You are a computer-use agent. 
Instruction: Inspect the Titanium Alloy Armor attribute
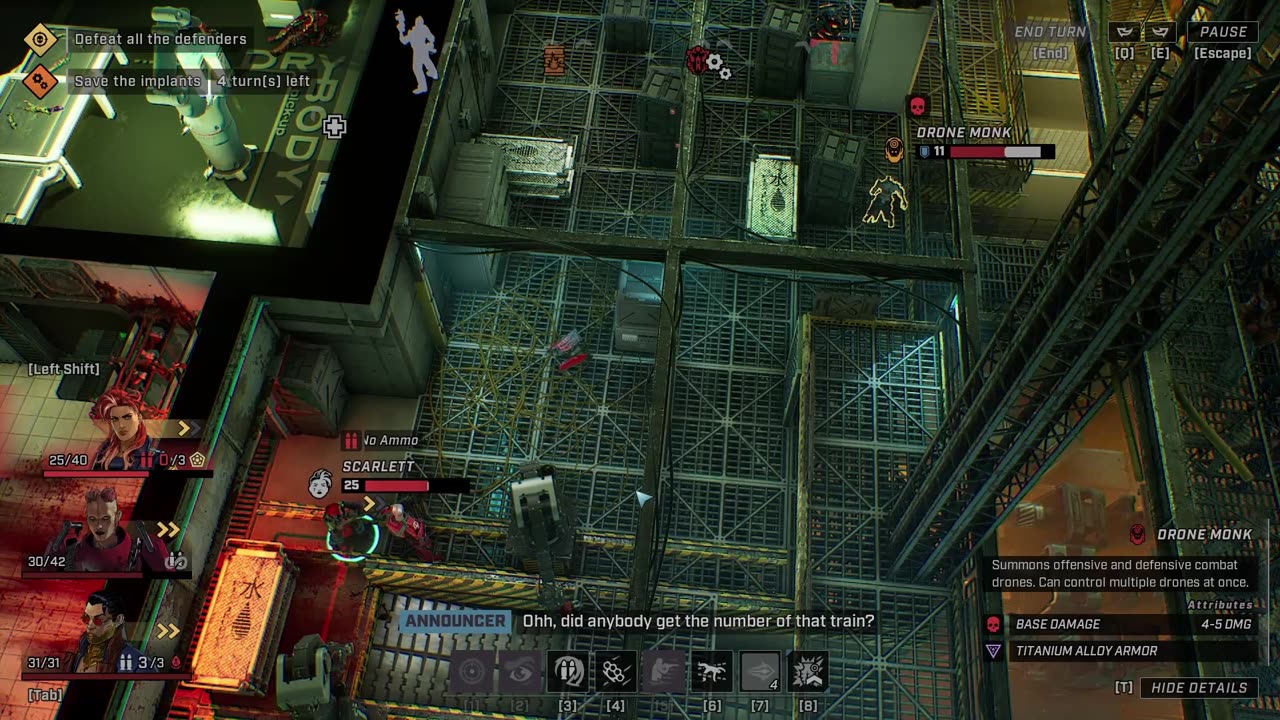[1086, 651]
